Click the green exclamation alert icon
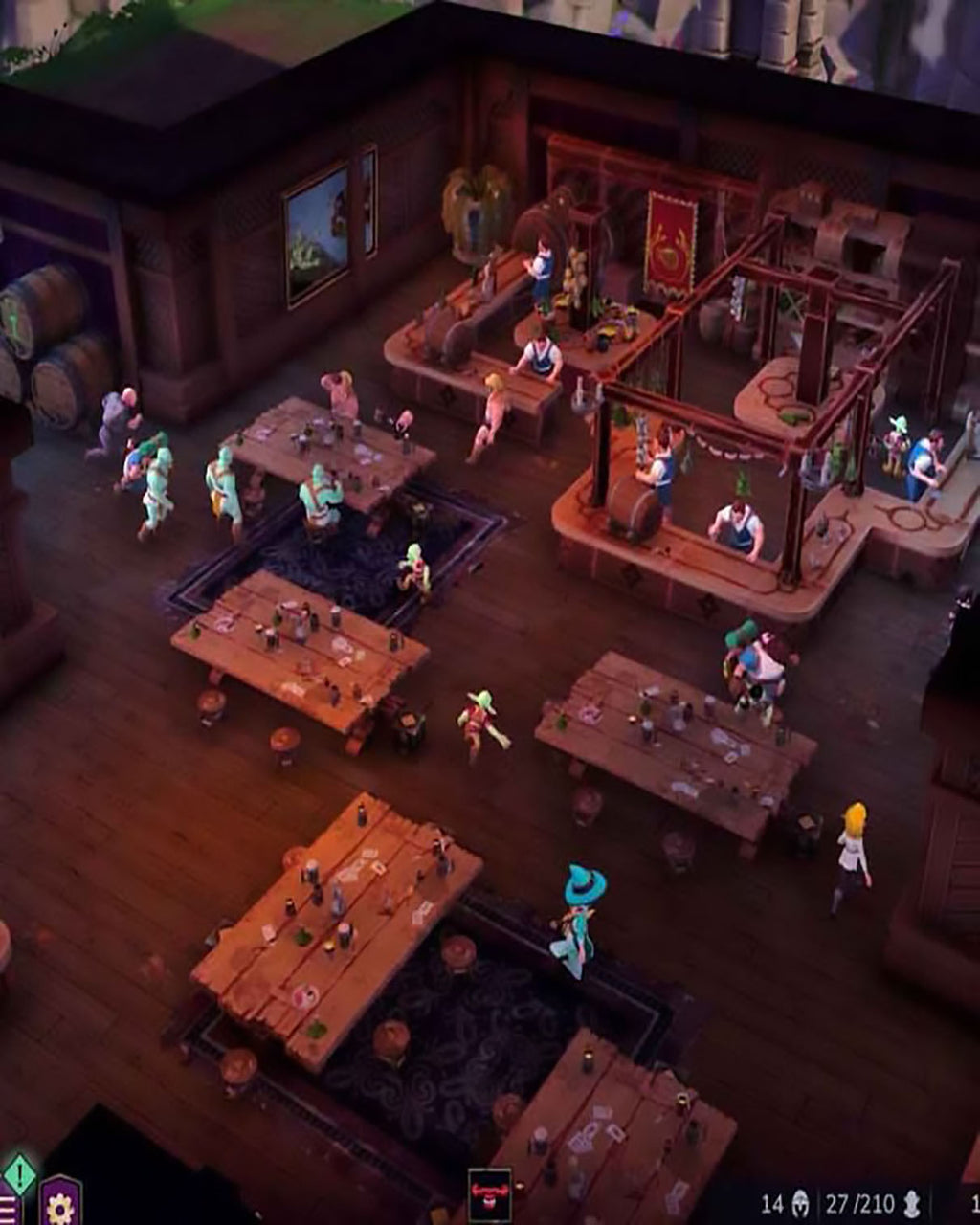The width and height of the screenshot is (980, 1225). (x=19, y=1172)
